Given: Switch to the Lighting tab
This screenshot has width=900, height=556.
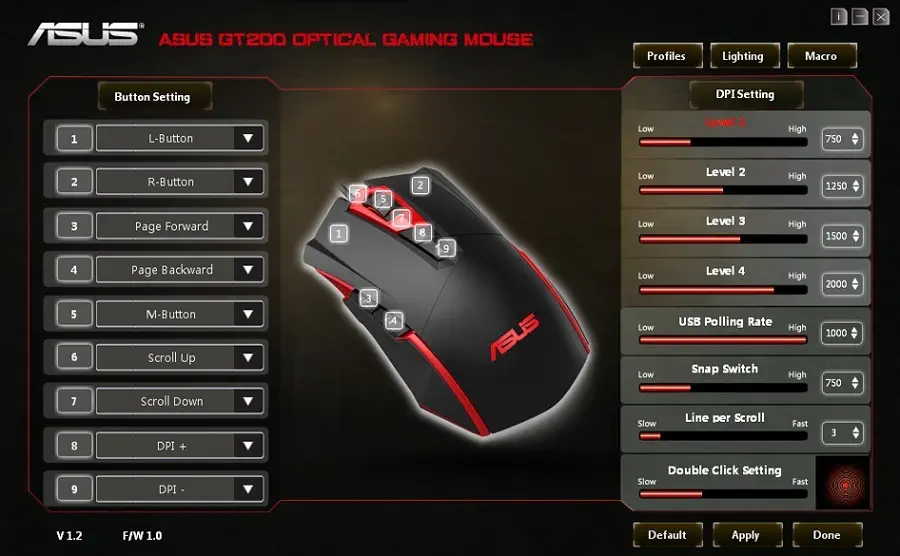Looking at the screenshot, I should tap(743, 56).
